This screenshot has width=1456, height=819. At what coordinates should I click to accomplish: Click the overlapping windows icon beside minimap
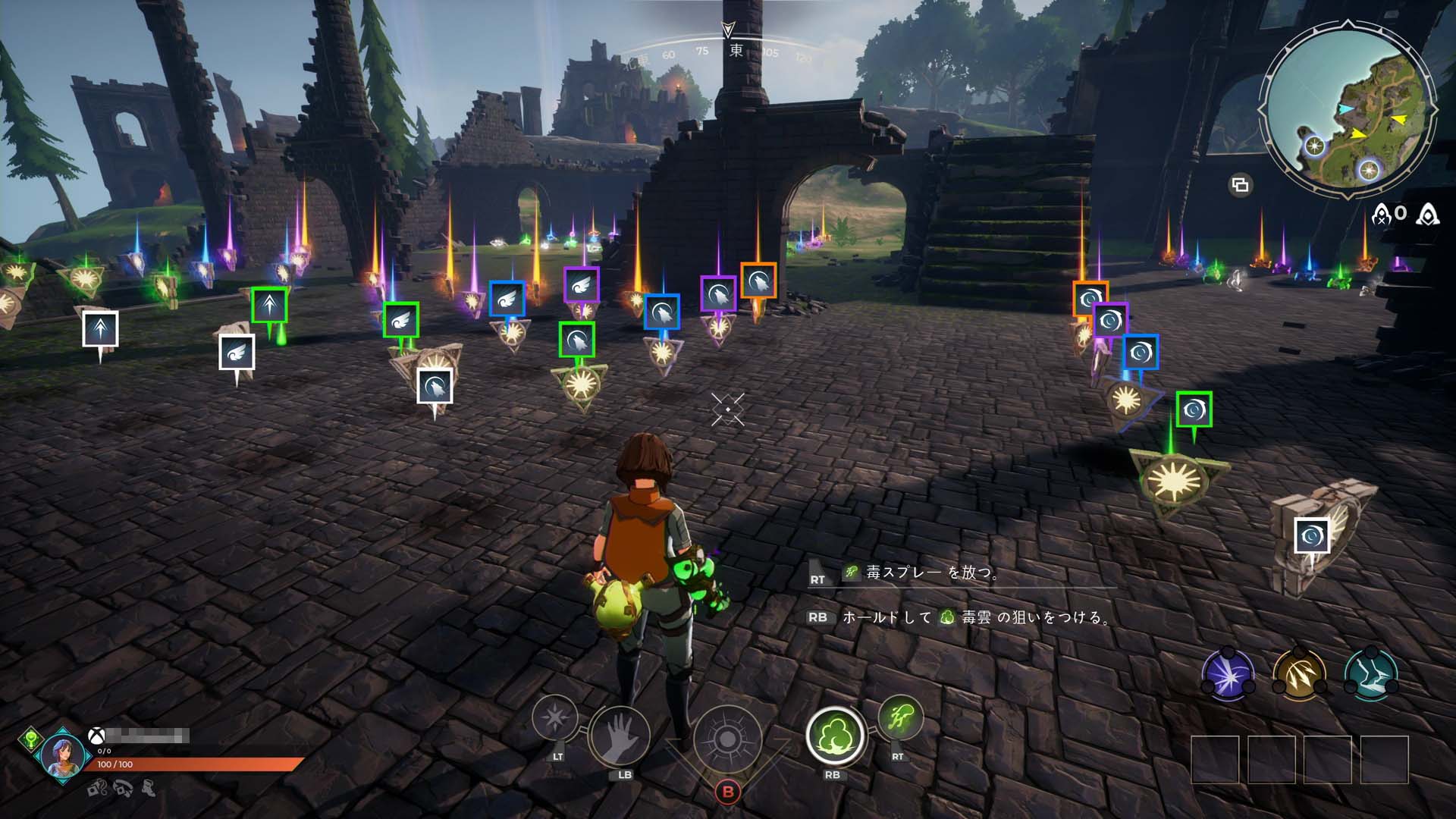1240,184
